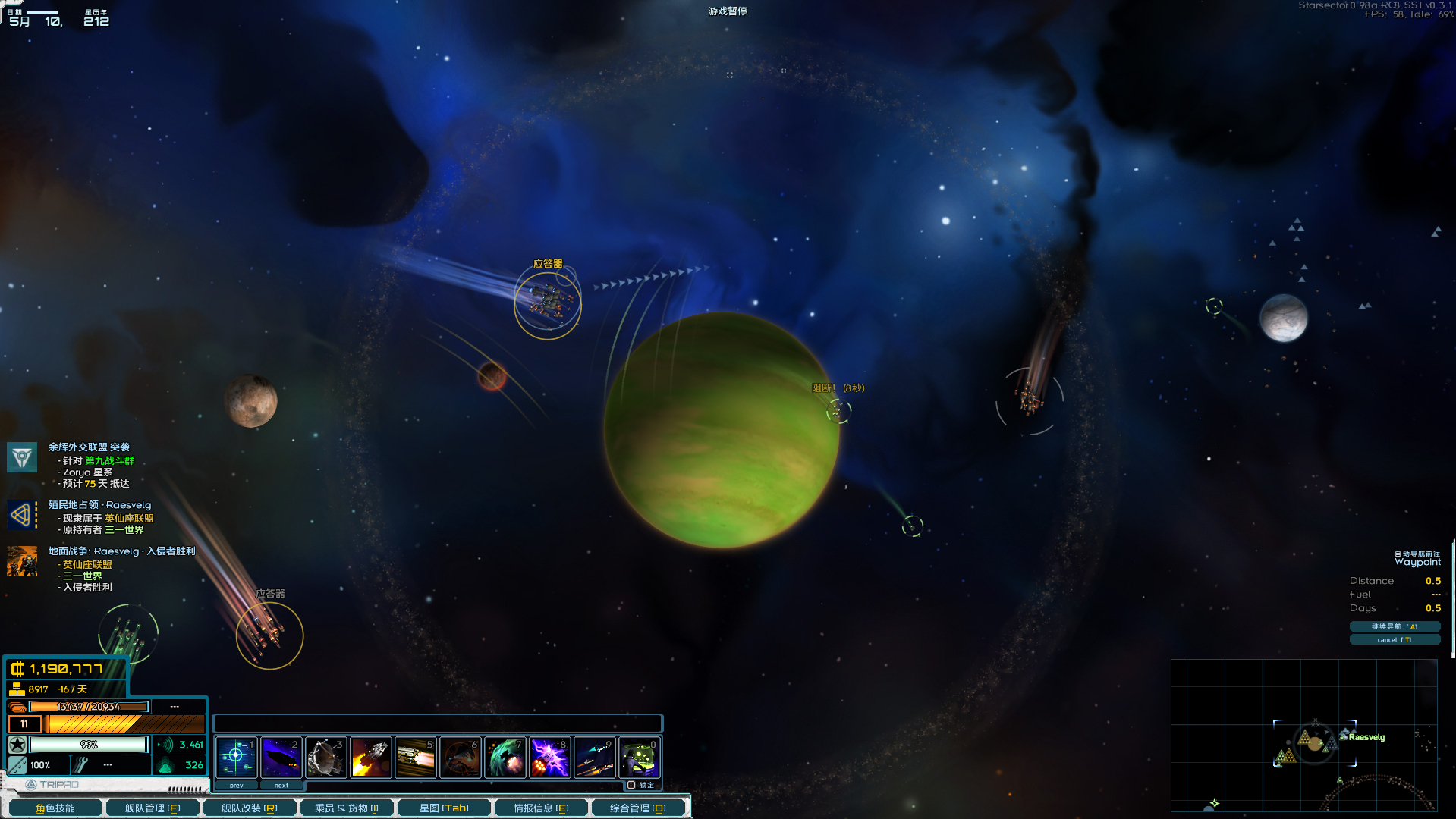Activate the satellite dish ability in slot 3
The height and width of the screenshot is (819, 1456).
coord(325,757)
